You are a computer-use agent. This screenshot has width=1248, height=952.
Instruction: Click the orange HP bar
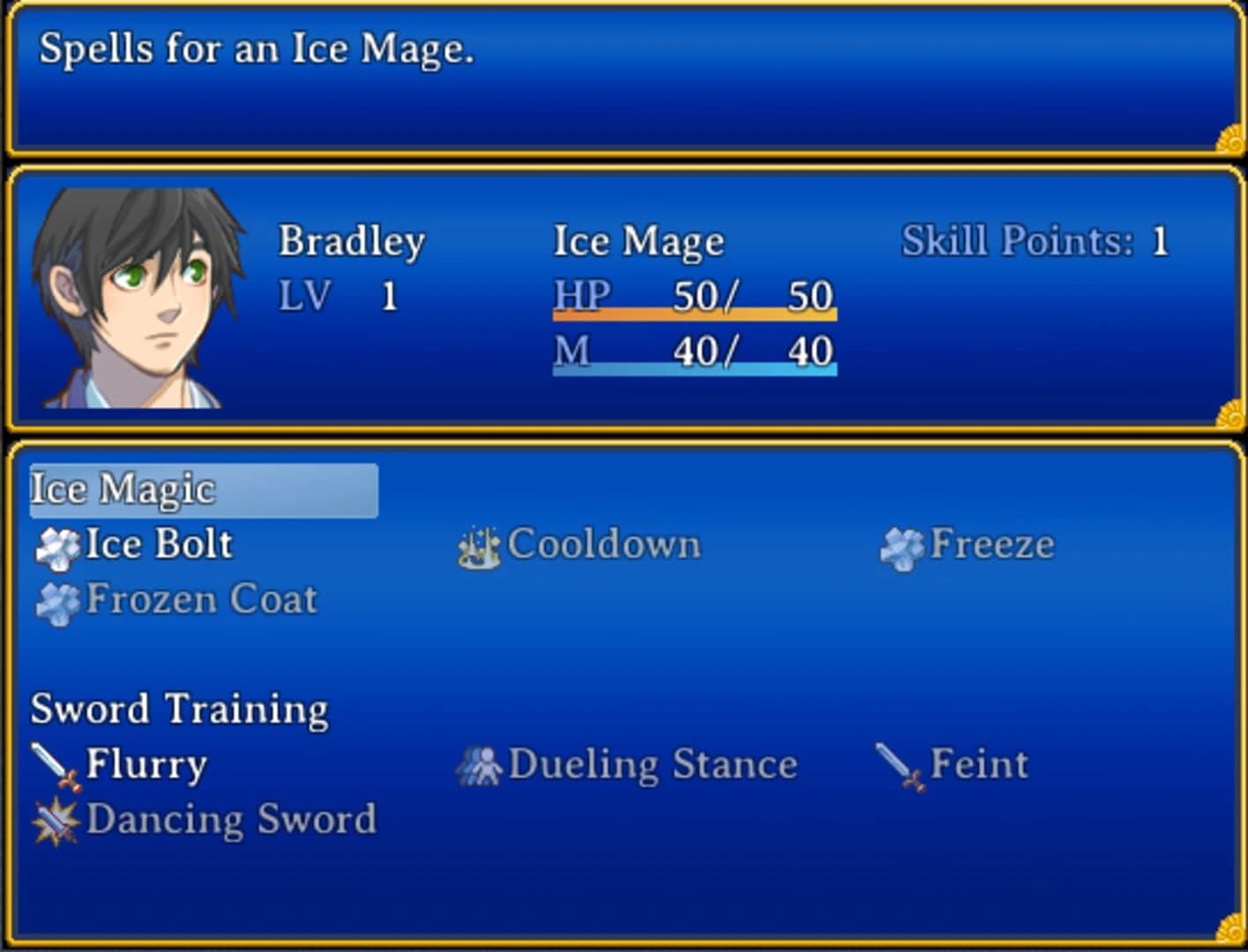pyautogui.click(x=695, y=313)
